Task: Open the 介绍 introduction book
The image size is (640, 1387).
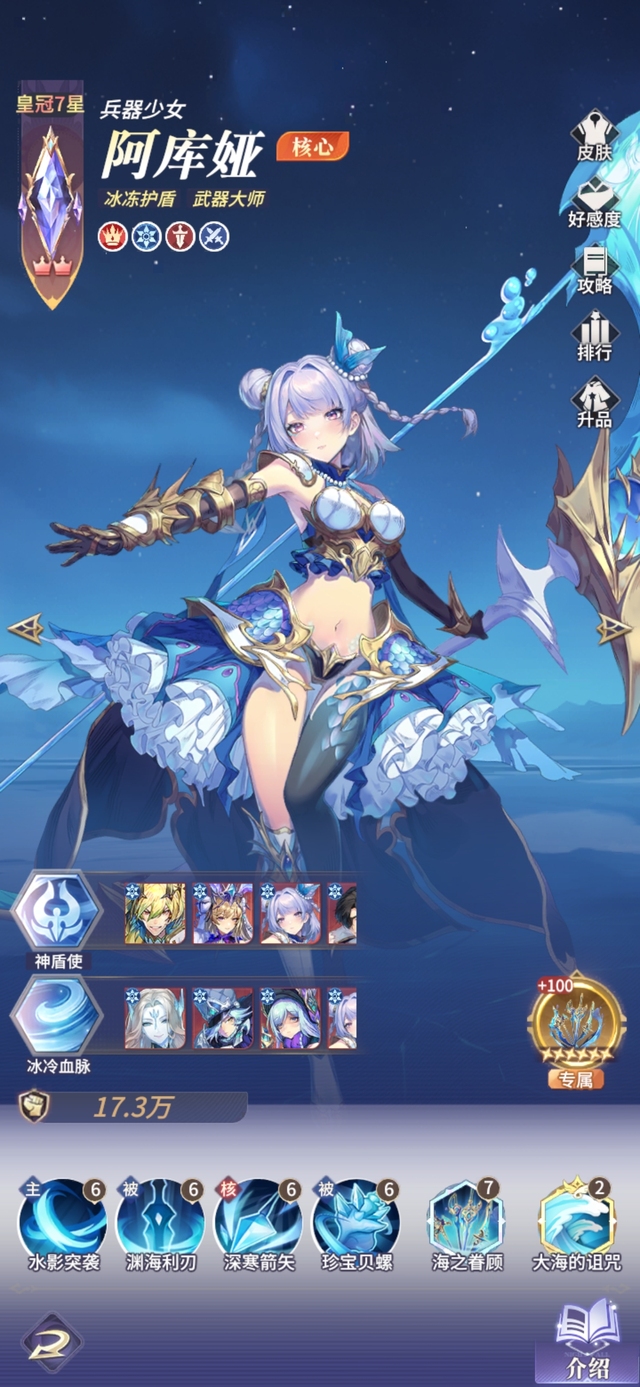Action: click(586, 1340)
